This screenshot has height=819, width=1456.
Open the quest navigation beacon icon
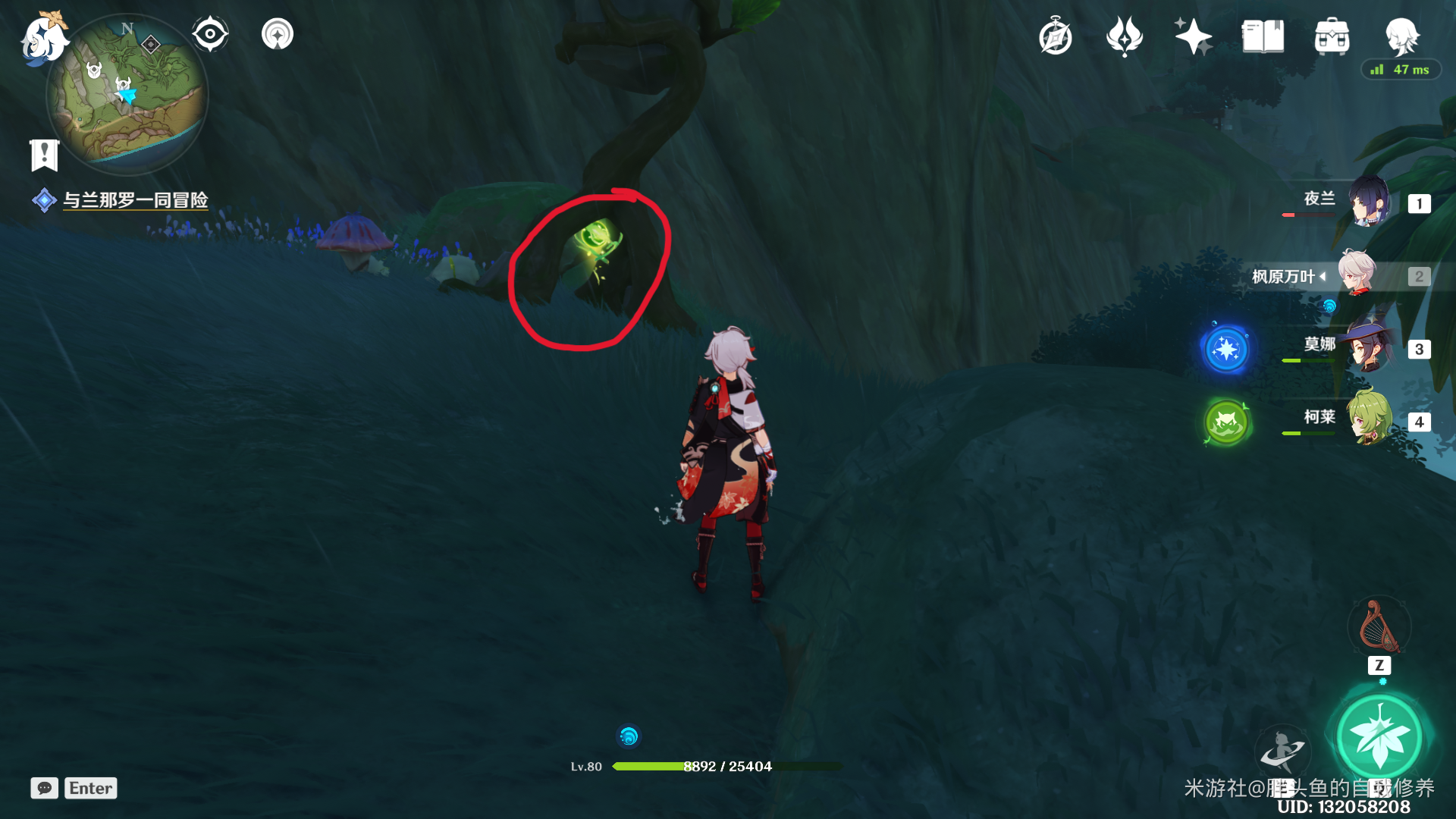click(x=278, y=35)
